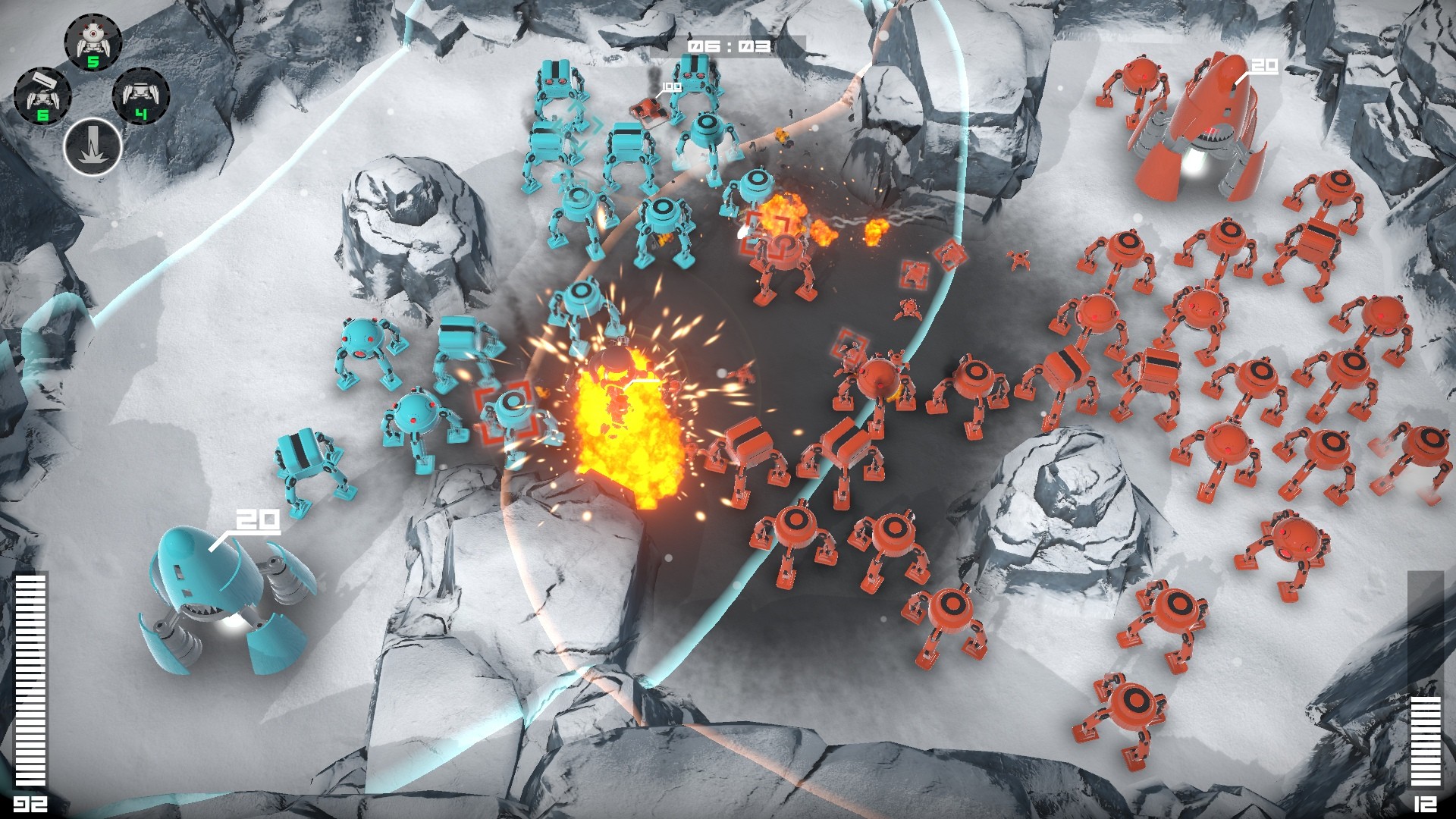Image resolution: width=1456 pixels, height=819 pixels.
Task: Pick the flat-top robot unit showing 4
Action: point(141,96)
